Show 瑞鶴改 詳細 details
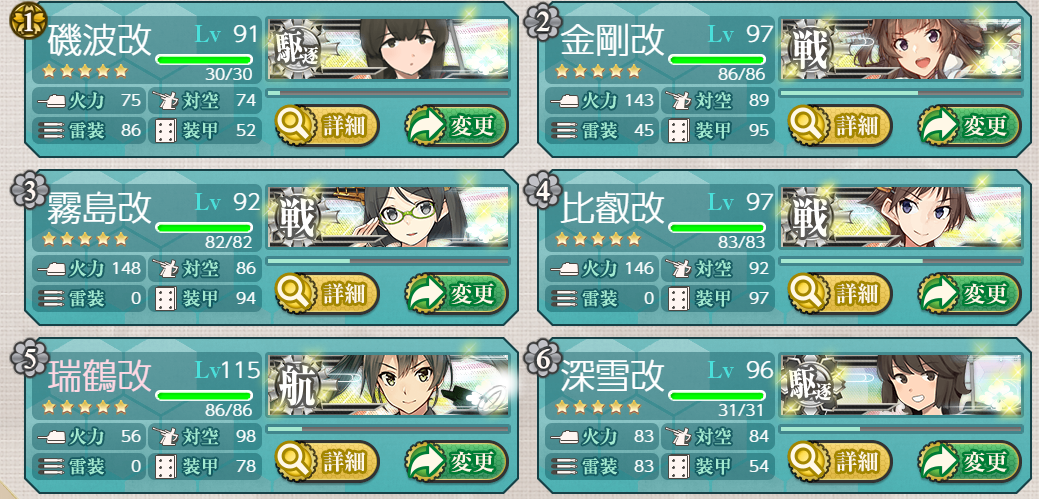The height and width of the screenshot is (499, 1039). click(x=327, y=462)
